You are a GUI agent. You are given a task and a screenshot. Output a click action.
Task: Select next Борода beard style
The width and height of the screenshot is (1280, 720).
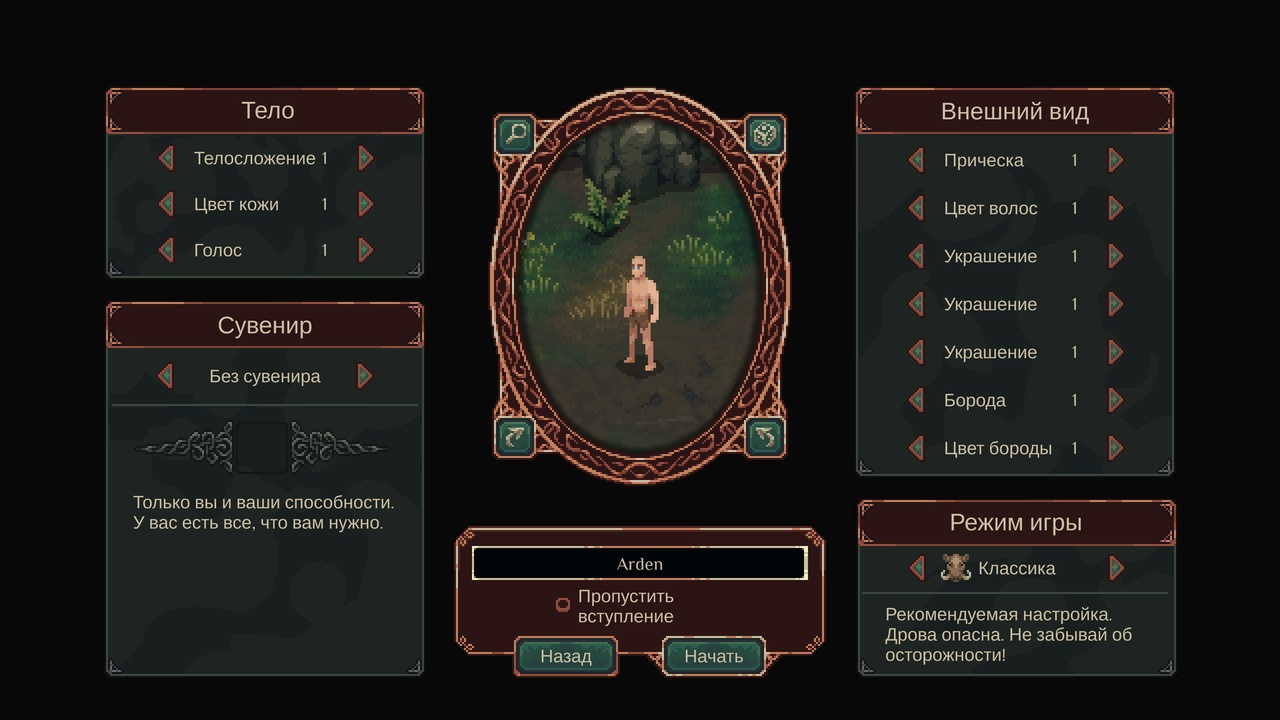click(1116, 400)
